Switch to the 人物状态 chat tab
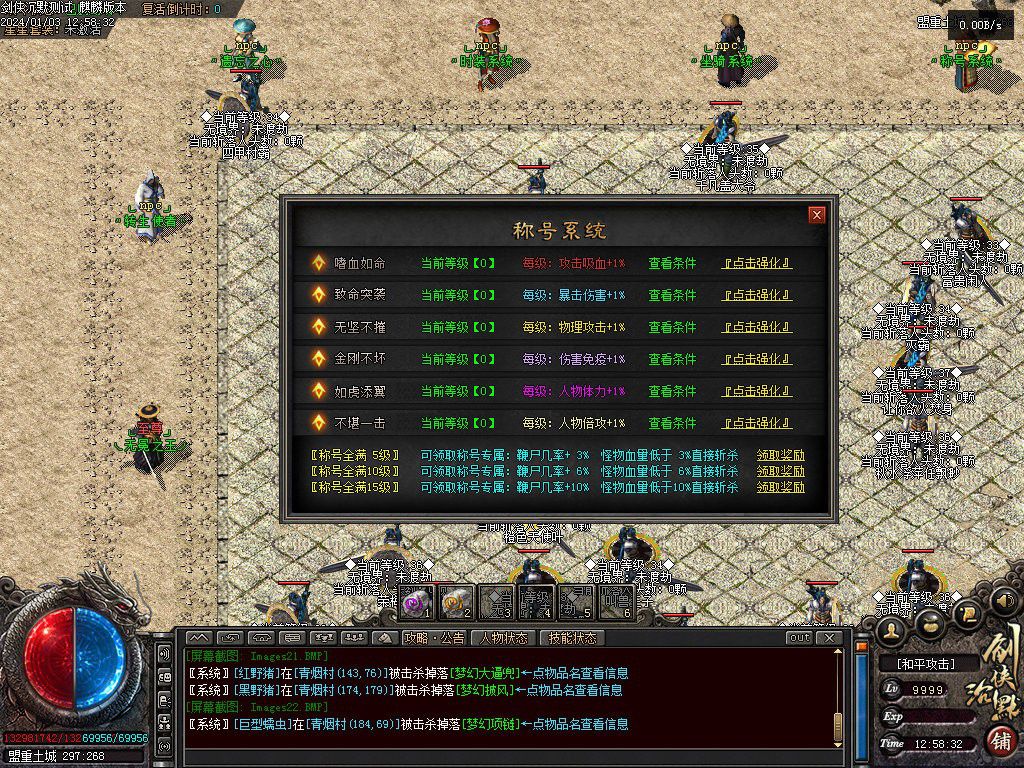This screenshot has height=768, width=1024. tap(504, 638)
